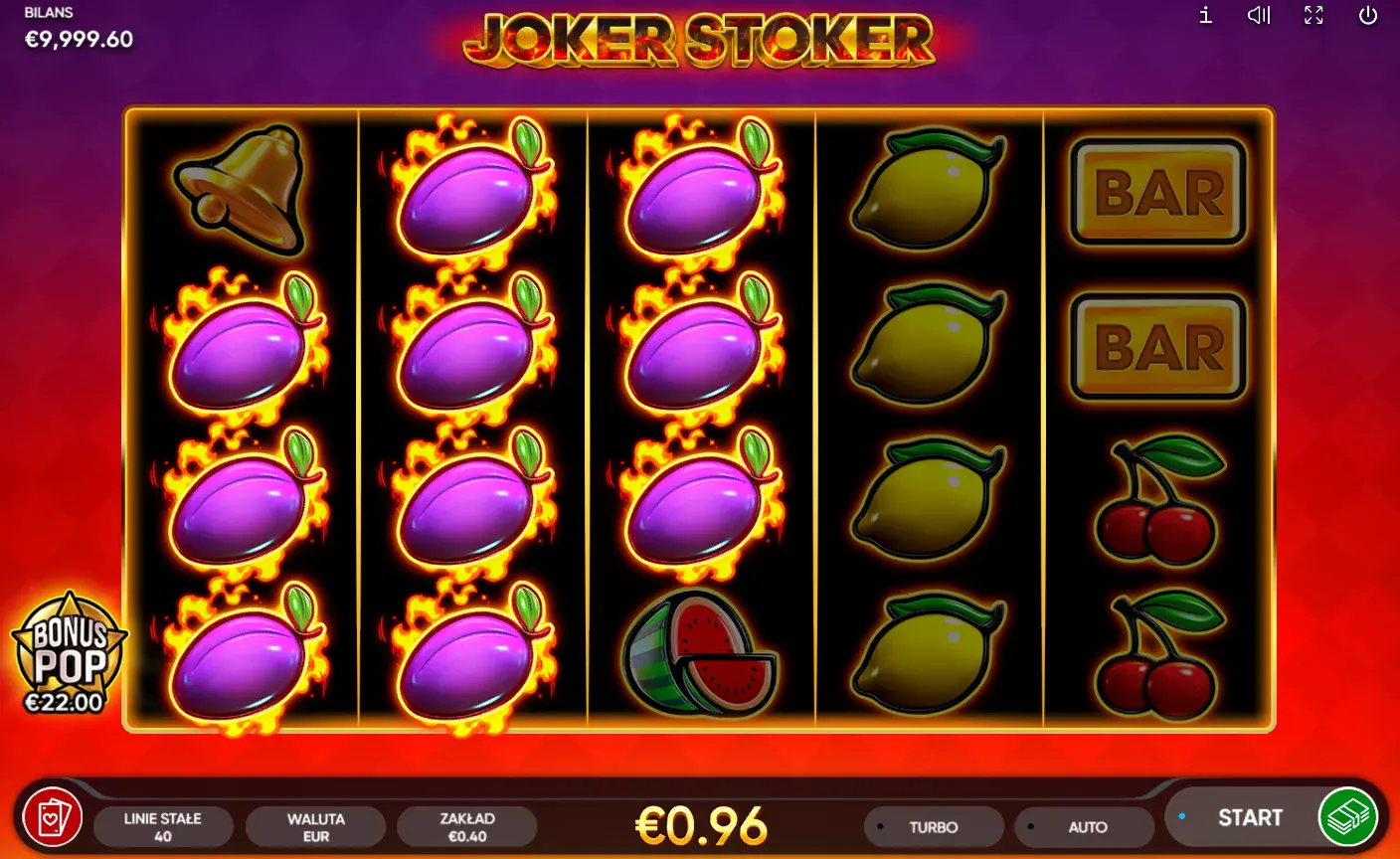Enter fullscreen mode

tap(1313, 15)
